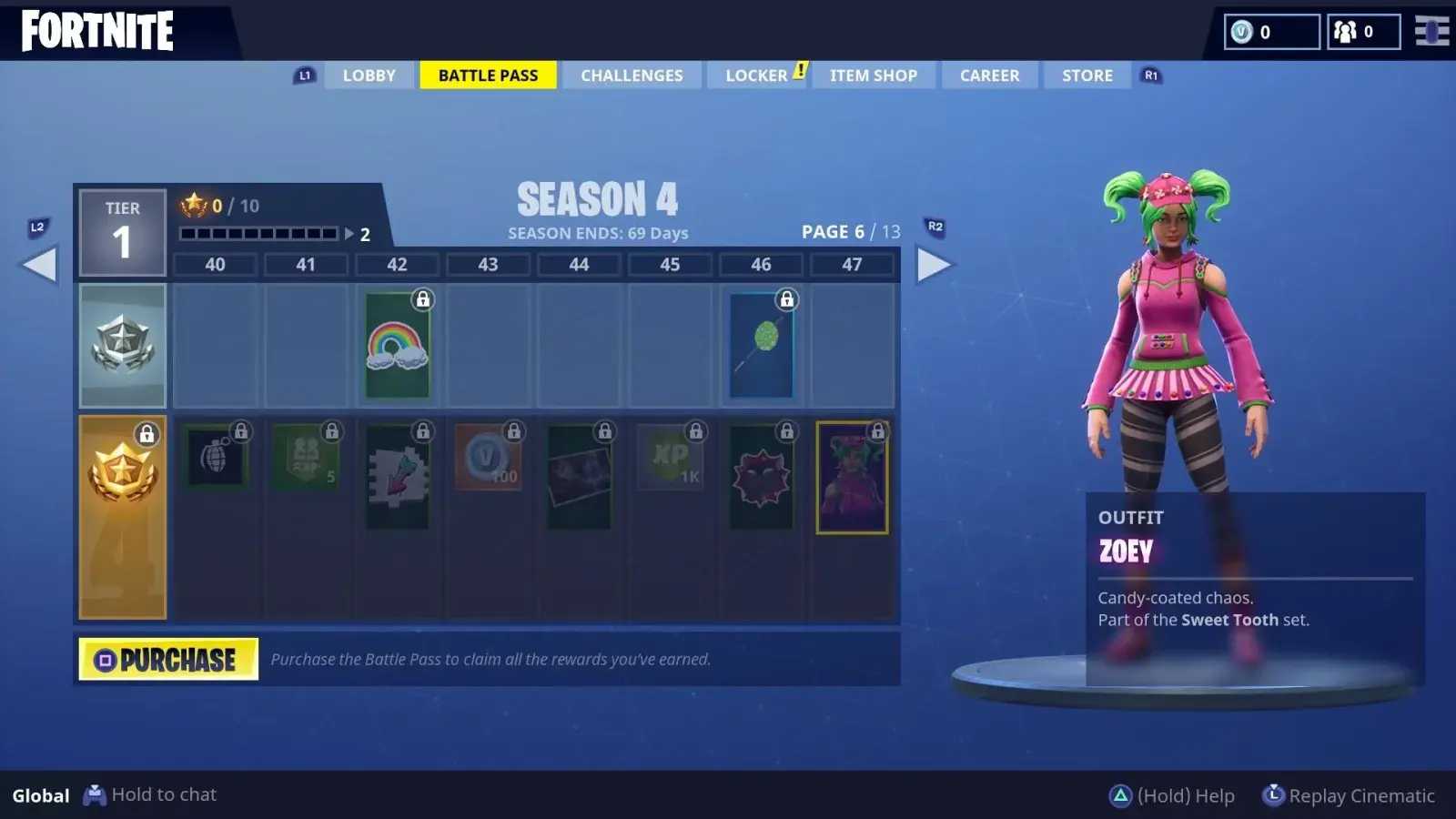Expand the pink arrow spray on tier 42 row
The height and width of the screenshot is (819, 1456).
click(x=398, y=475)
